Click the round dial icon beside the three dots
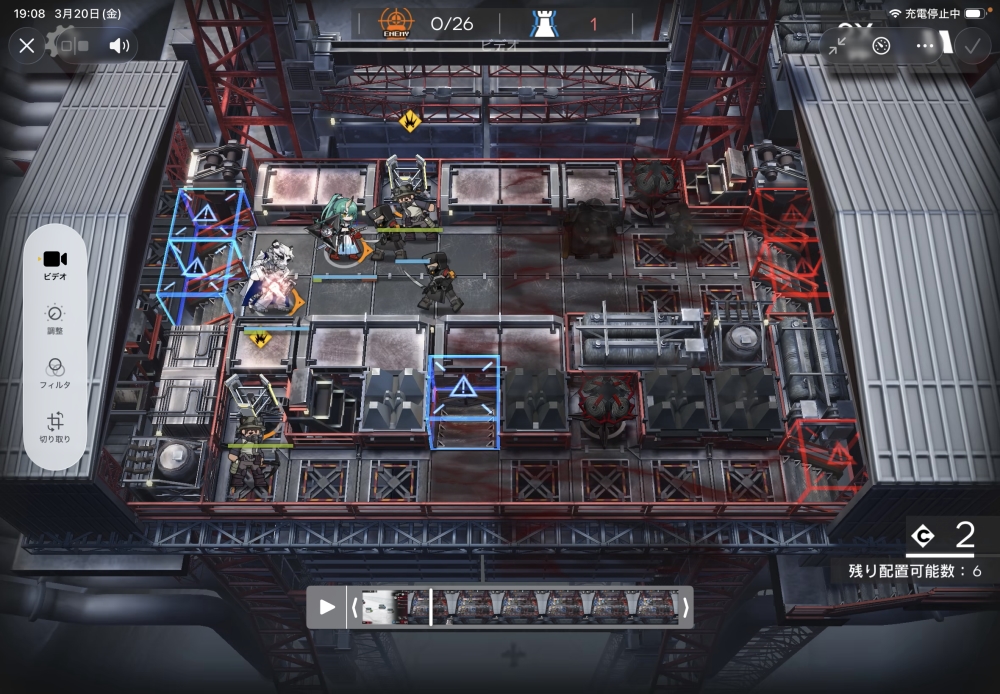 point(881,45)
